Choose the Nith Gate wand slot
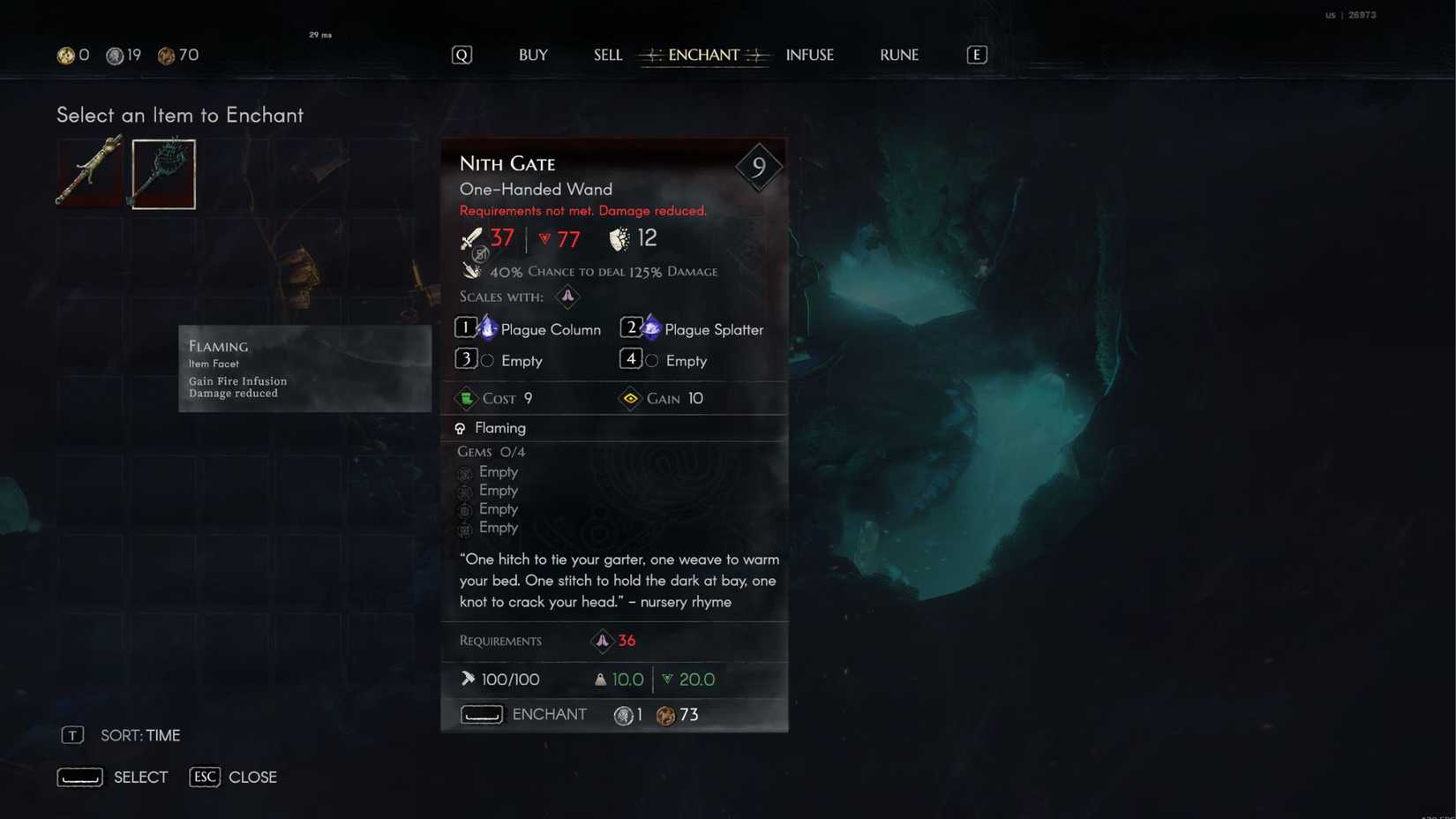 [x=164, y=173]
